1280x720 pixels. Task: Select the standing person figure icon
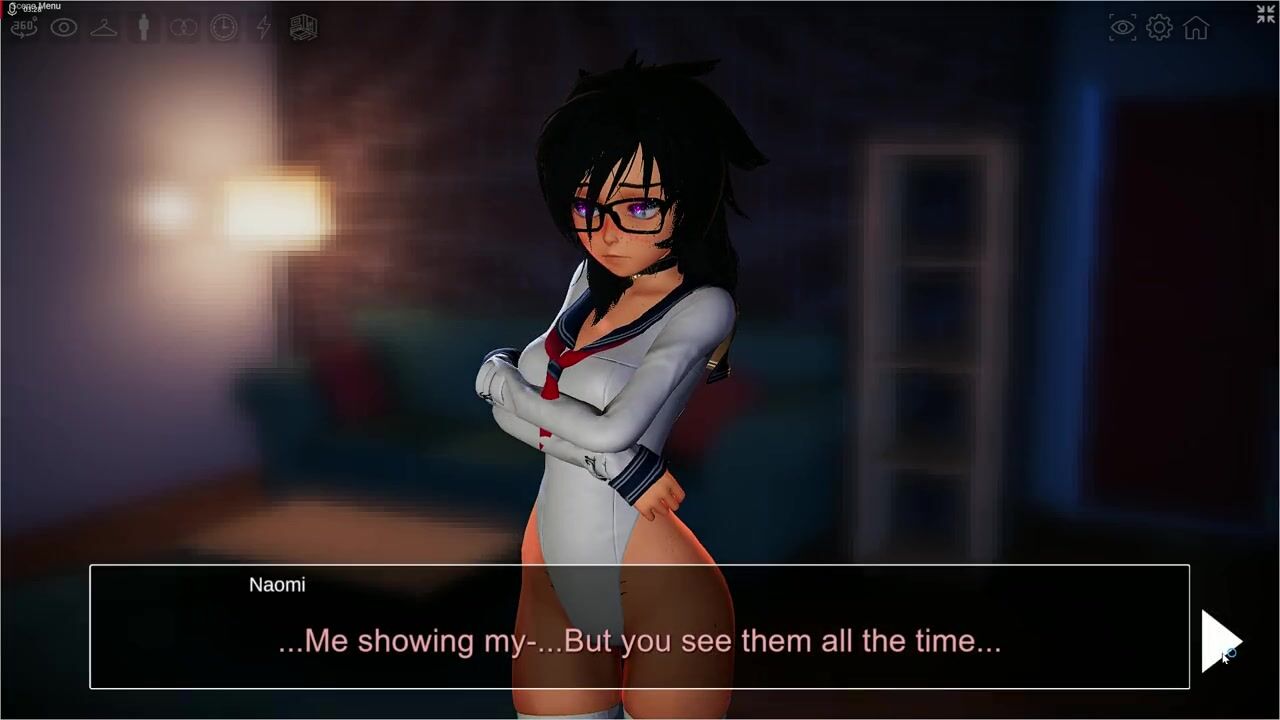coord(144,27)
